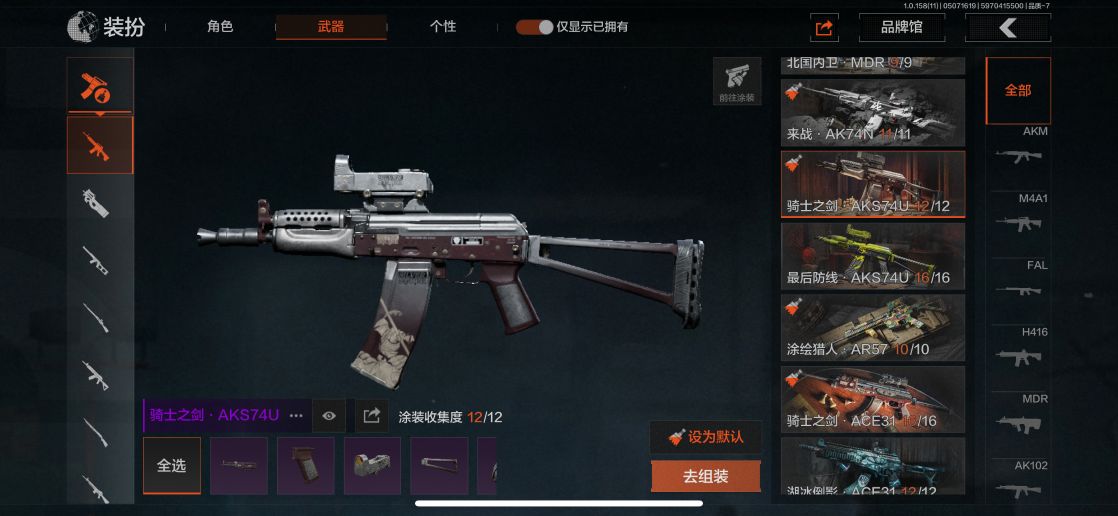The height and width of the screenshot is (516, 1118).
Task: Toggle the eye preview icon
Action: click(329, 415)
